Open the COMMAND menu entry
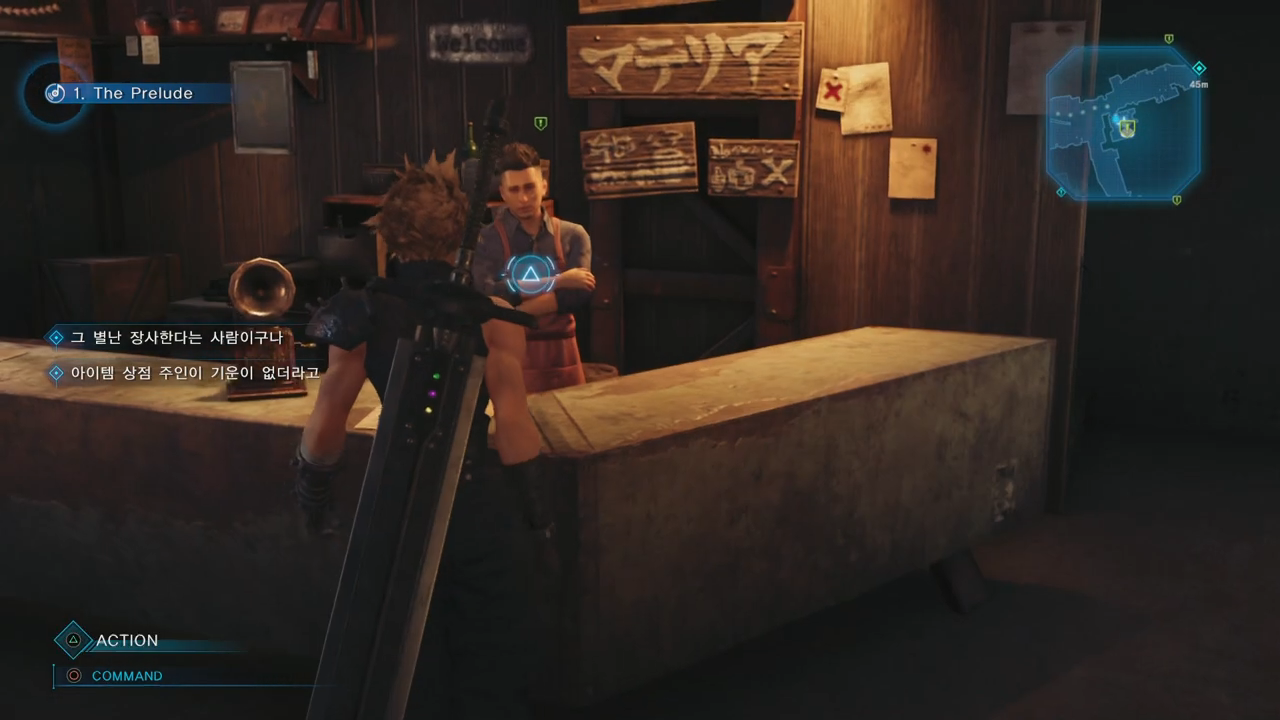This screenshot has height=720, width=1280. [126, 676]
